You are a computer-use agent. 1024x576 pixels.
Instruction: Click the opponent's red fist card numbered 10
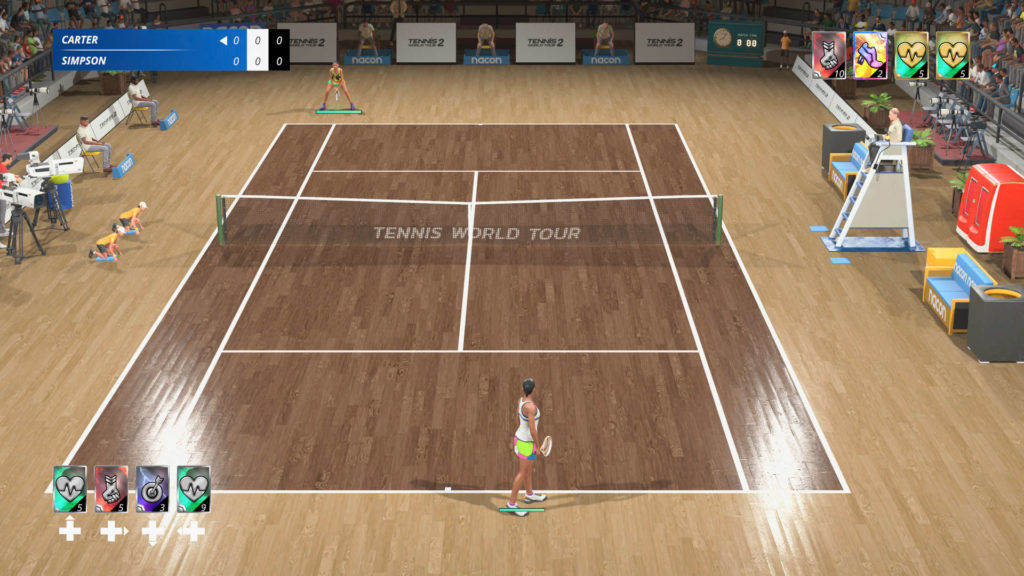pyautogui.click(x=829, y=55)
